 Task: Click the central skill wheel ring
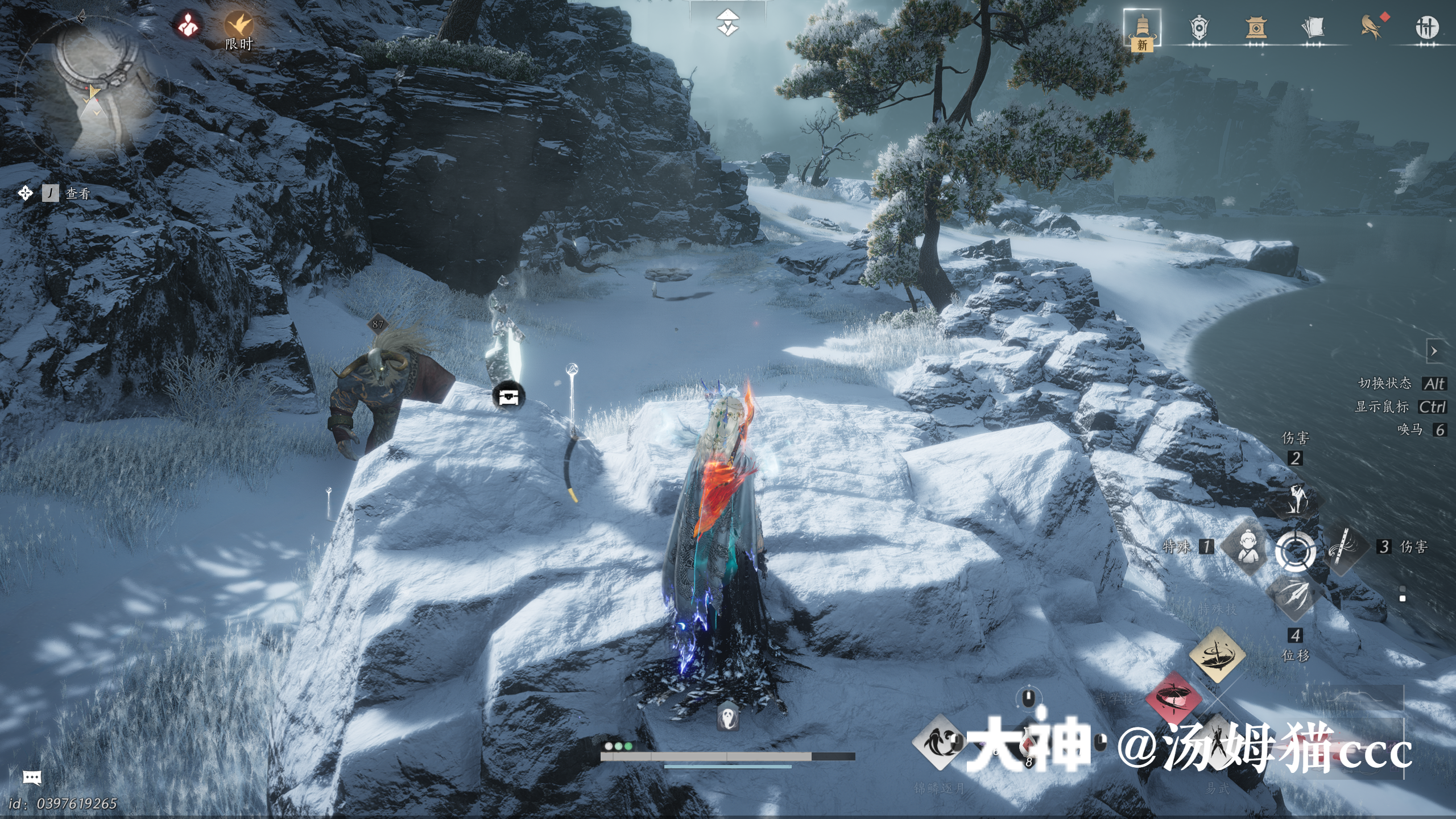(1295, 551)
